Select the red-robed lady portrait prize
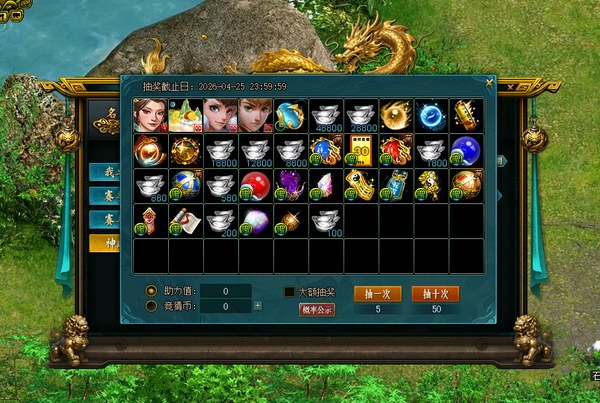600x403 pixels. 151,116
